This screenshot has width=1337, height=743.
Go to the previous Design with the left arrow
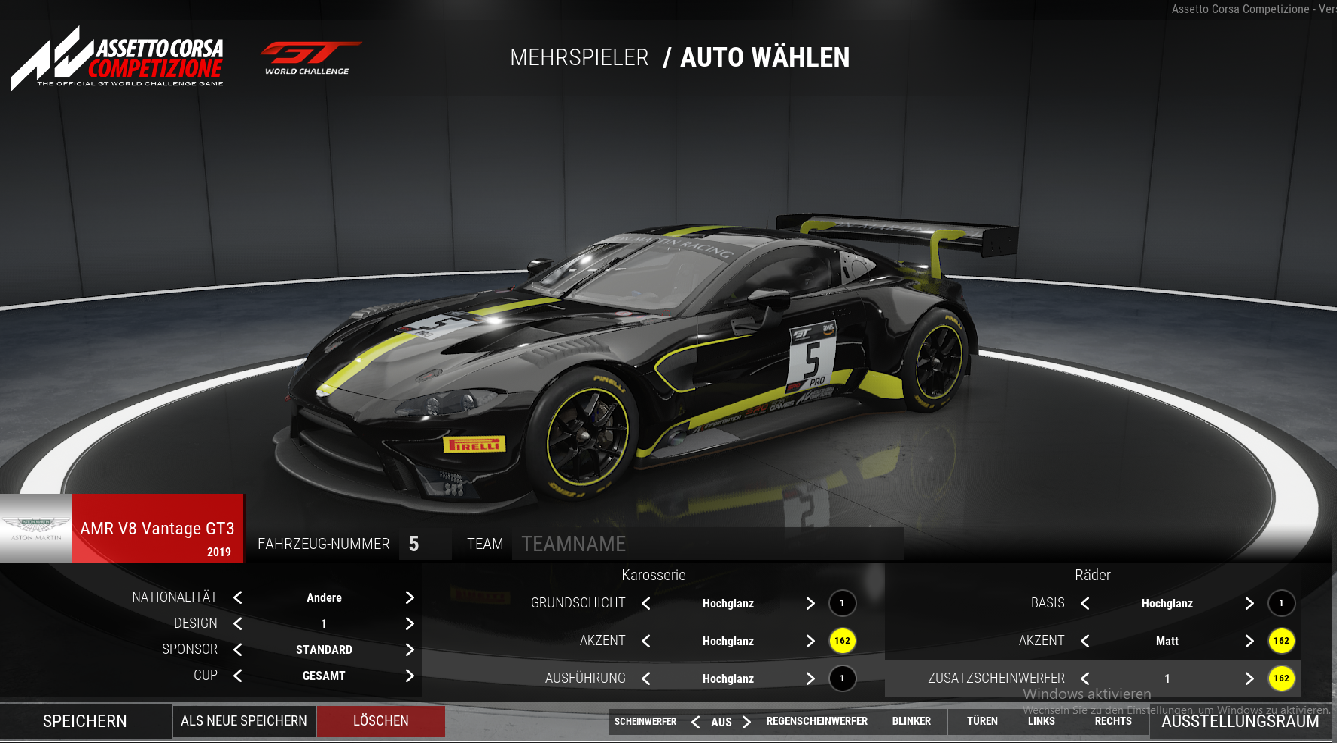click(238, 623)
